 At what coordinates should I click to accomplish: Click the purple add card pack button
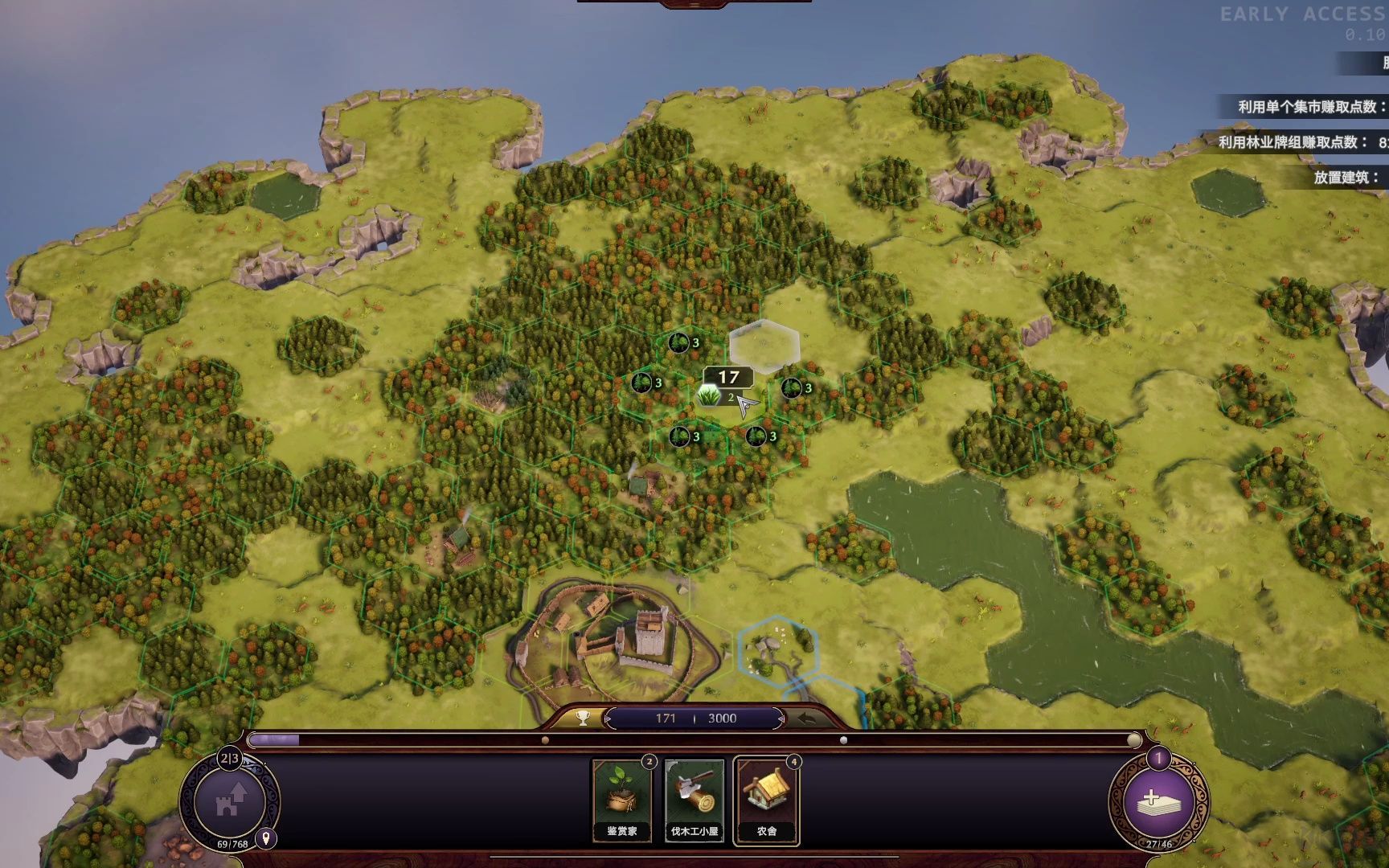[x=1157, y=800]
